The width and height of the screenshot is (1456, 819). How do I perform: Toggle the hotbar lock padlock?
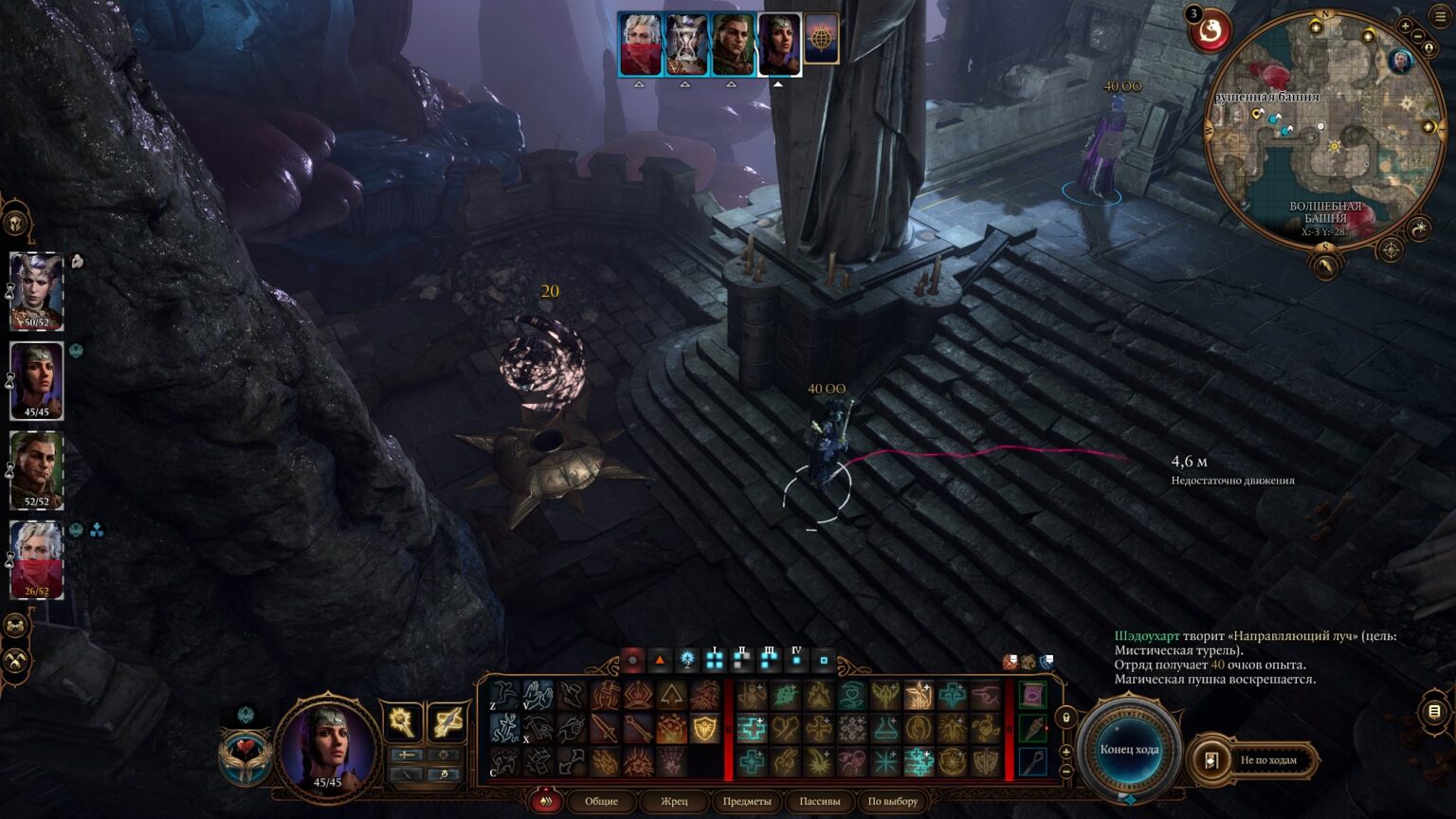click(x=1065, y=718)
